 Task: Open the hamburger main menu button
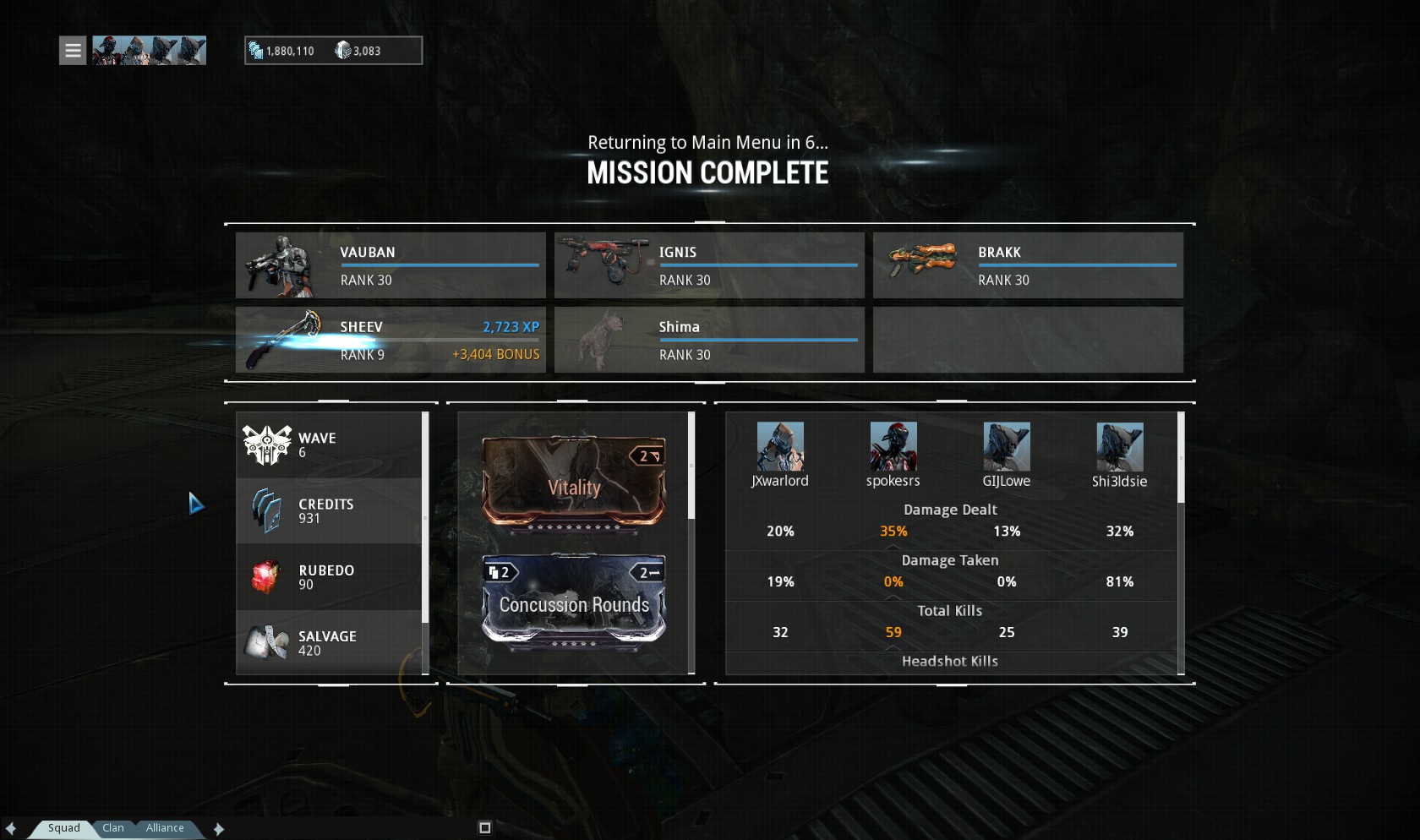point(73,51)
